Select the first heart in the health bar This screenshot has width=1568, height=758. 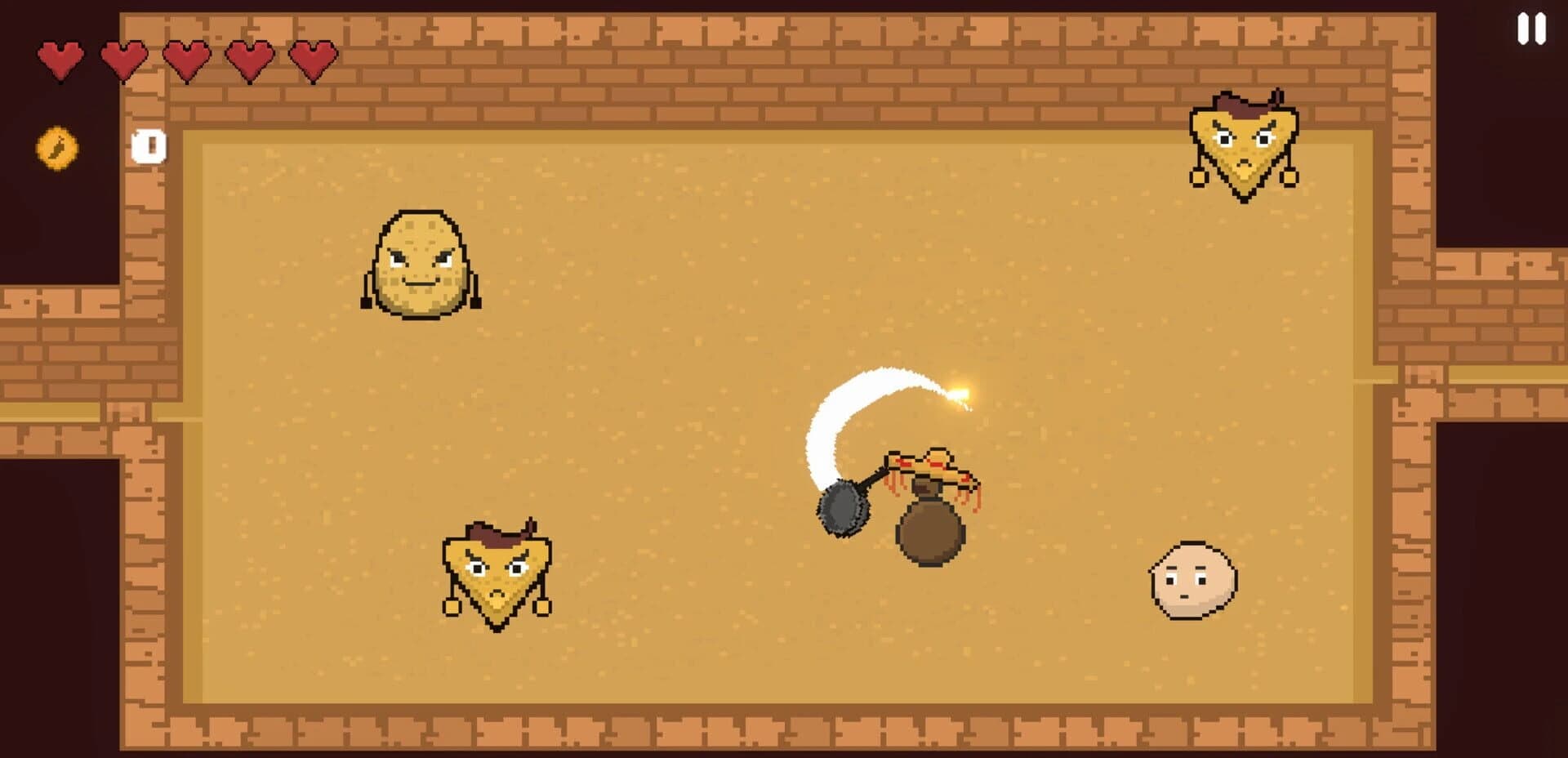[x=61, y=60]
